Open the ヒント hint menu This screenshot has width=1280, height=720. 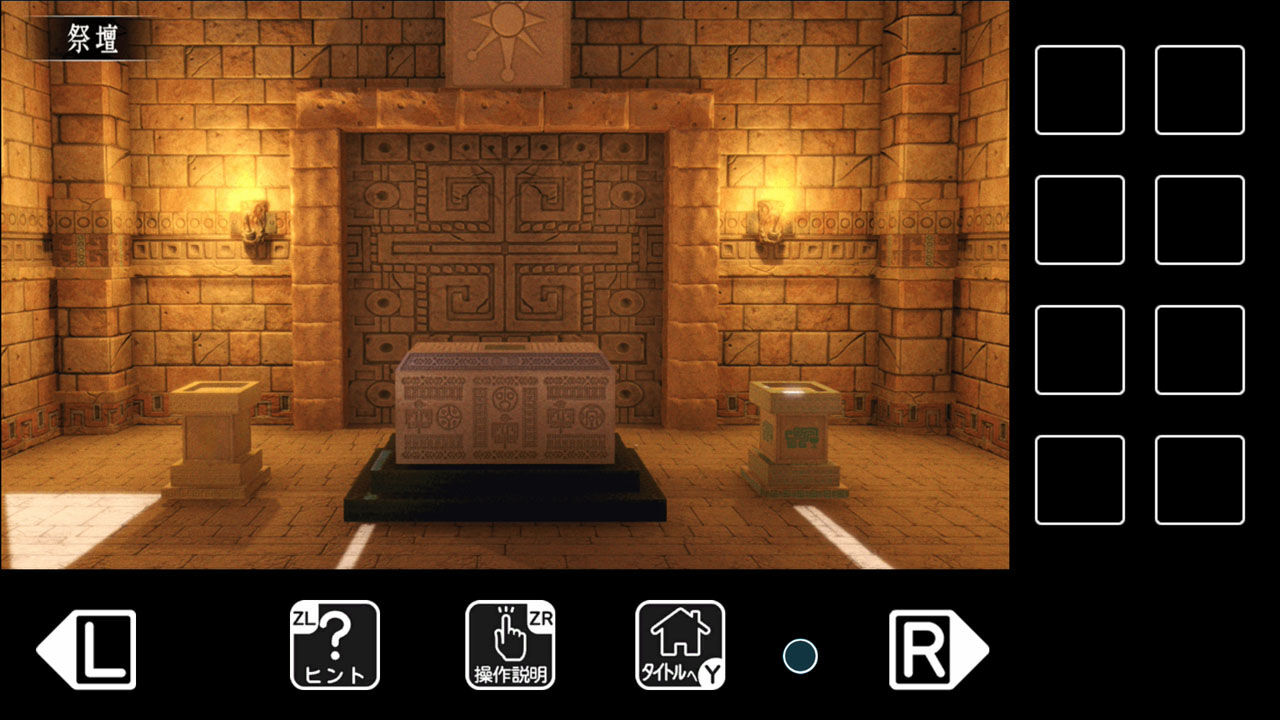[x=335, y=643]
